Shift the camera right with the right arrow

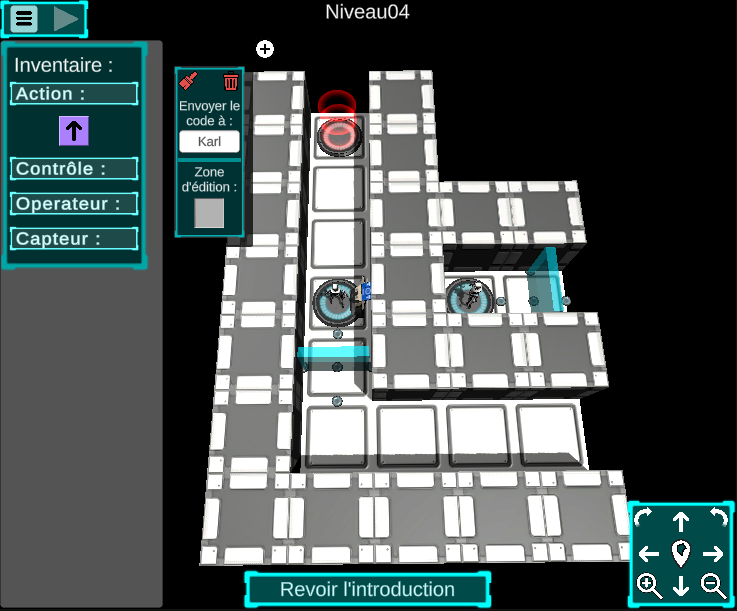point(713,553)
